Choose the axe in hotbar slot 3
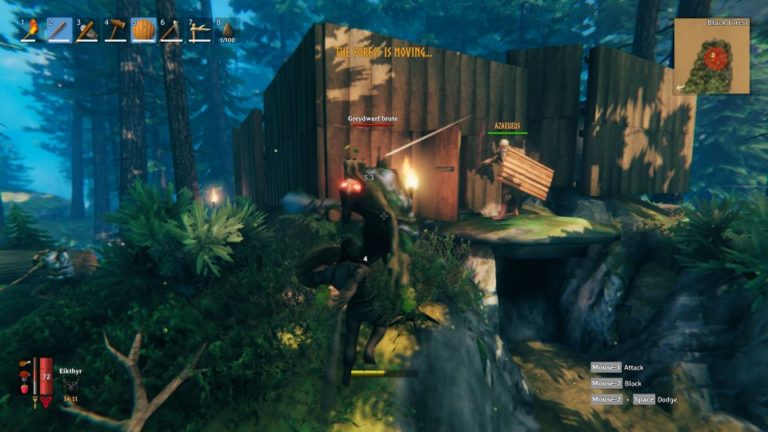Image resolution: width=768 pixels, height=432 pixels. point(87,31)
